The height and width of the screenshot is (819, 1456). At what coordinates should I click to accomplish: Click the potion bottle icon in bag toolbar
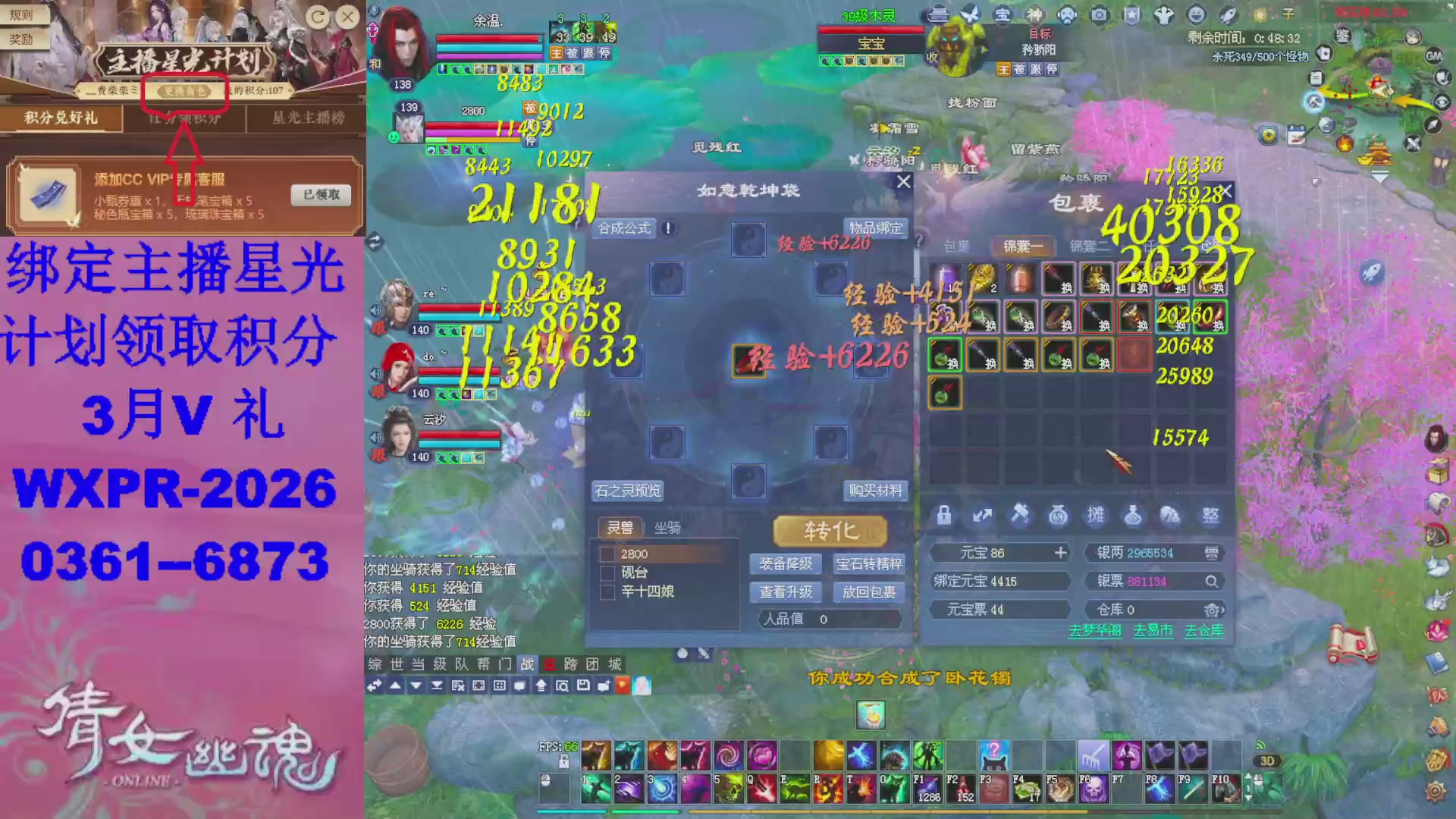click(x=1134, y=516)
